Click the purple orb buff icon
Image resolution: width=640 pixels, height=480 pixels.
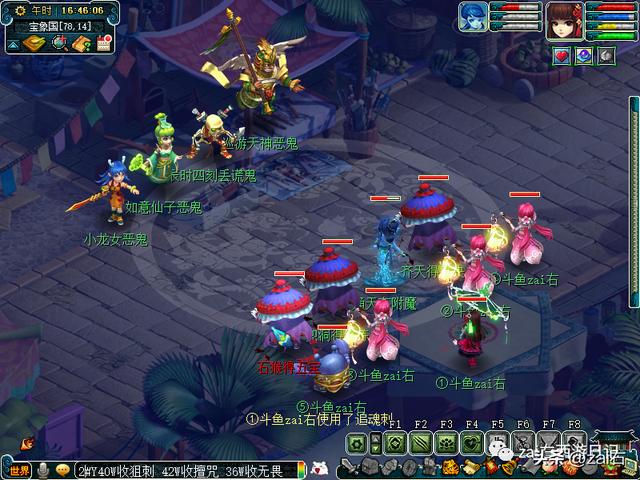[583, 56]
